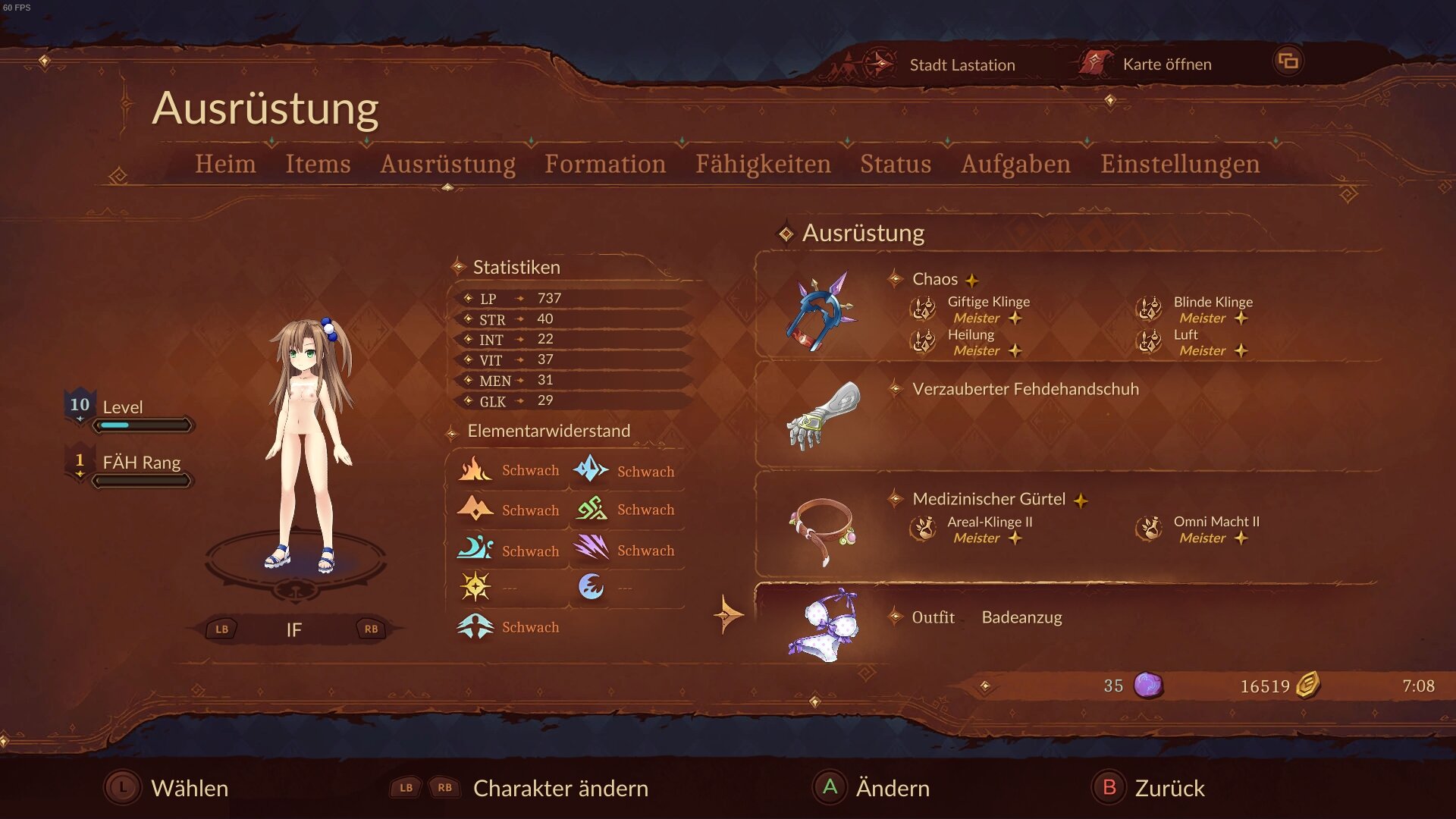Open the Fähigkeiten tab
1456x819 pixels.
(763, 164)
